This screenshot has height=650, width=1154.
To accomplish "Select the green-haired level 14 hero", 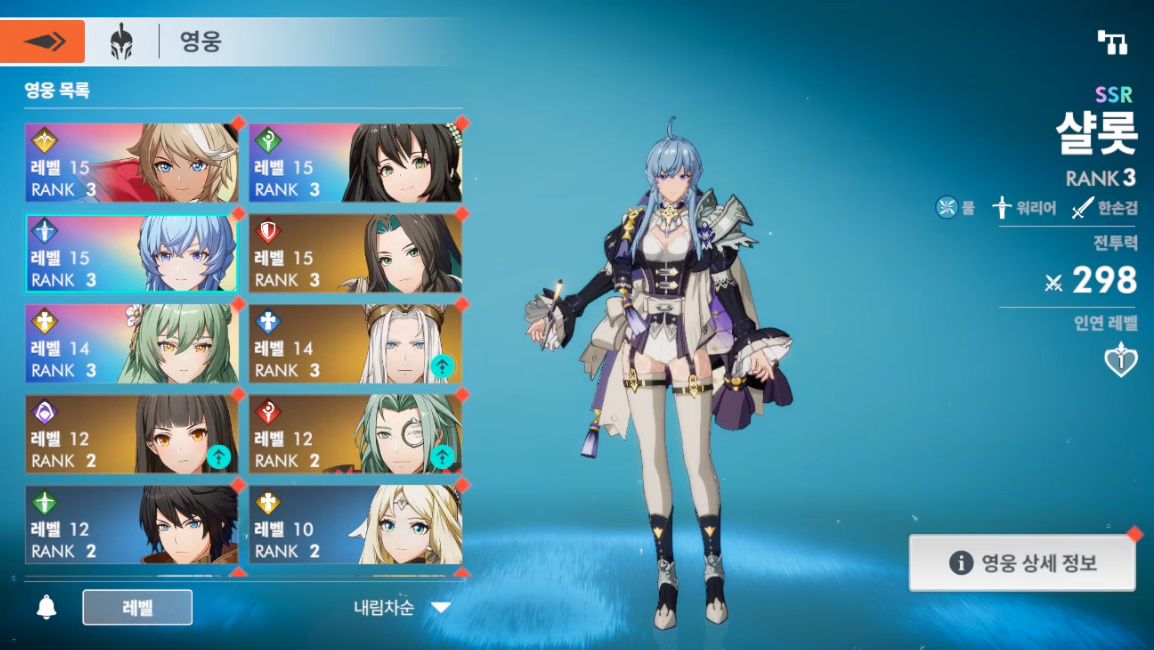I will tap(132, 344).
